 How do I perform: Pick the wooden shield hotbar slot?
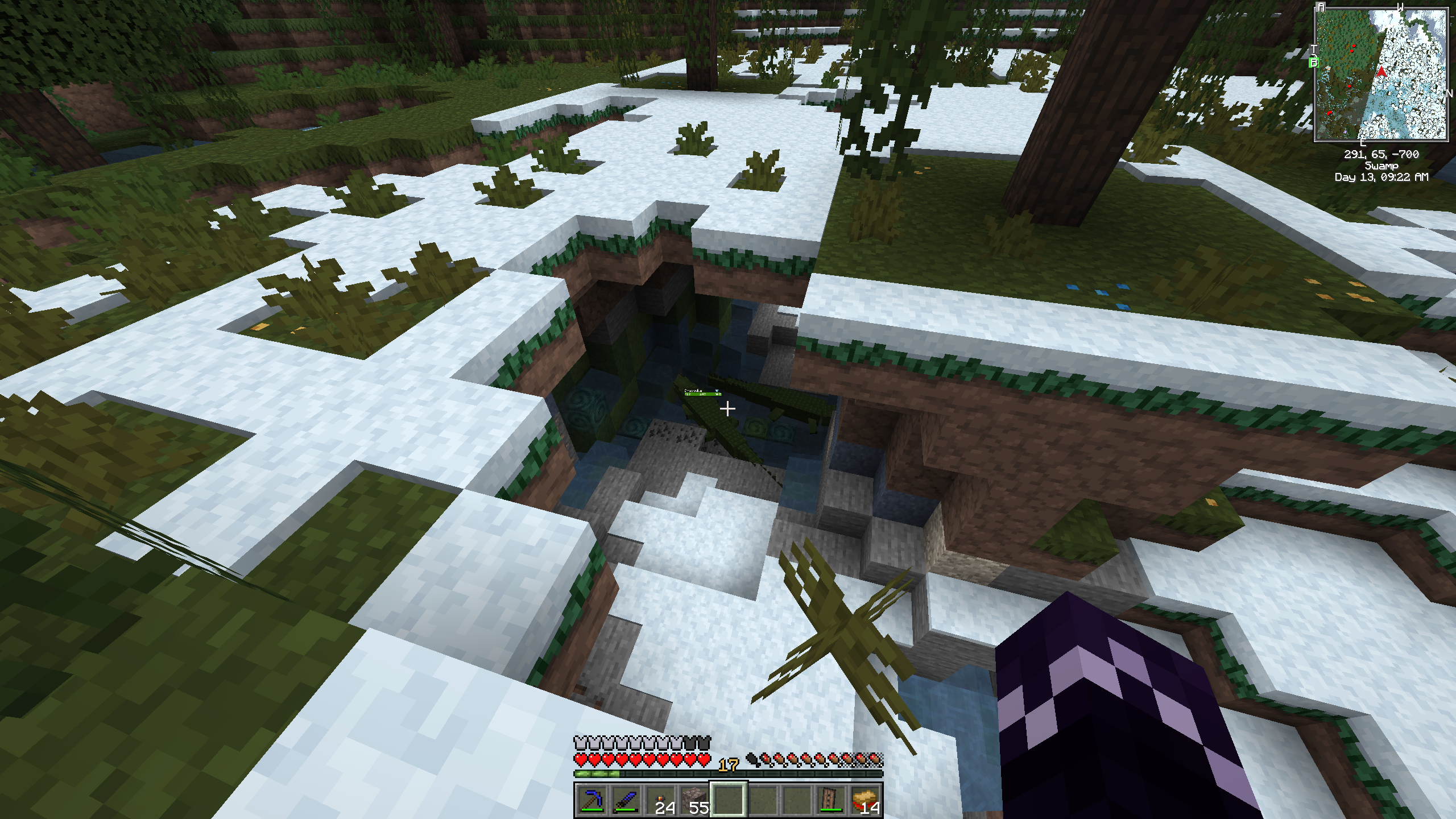(x=832, y=800)
